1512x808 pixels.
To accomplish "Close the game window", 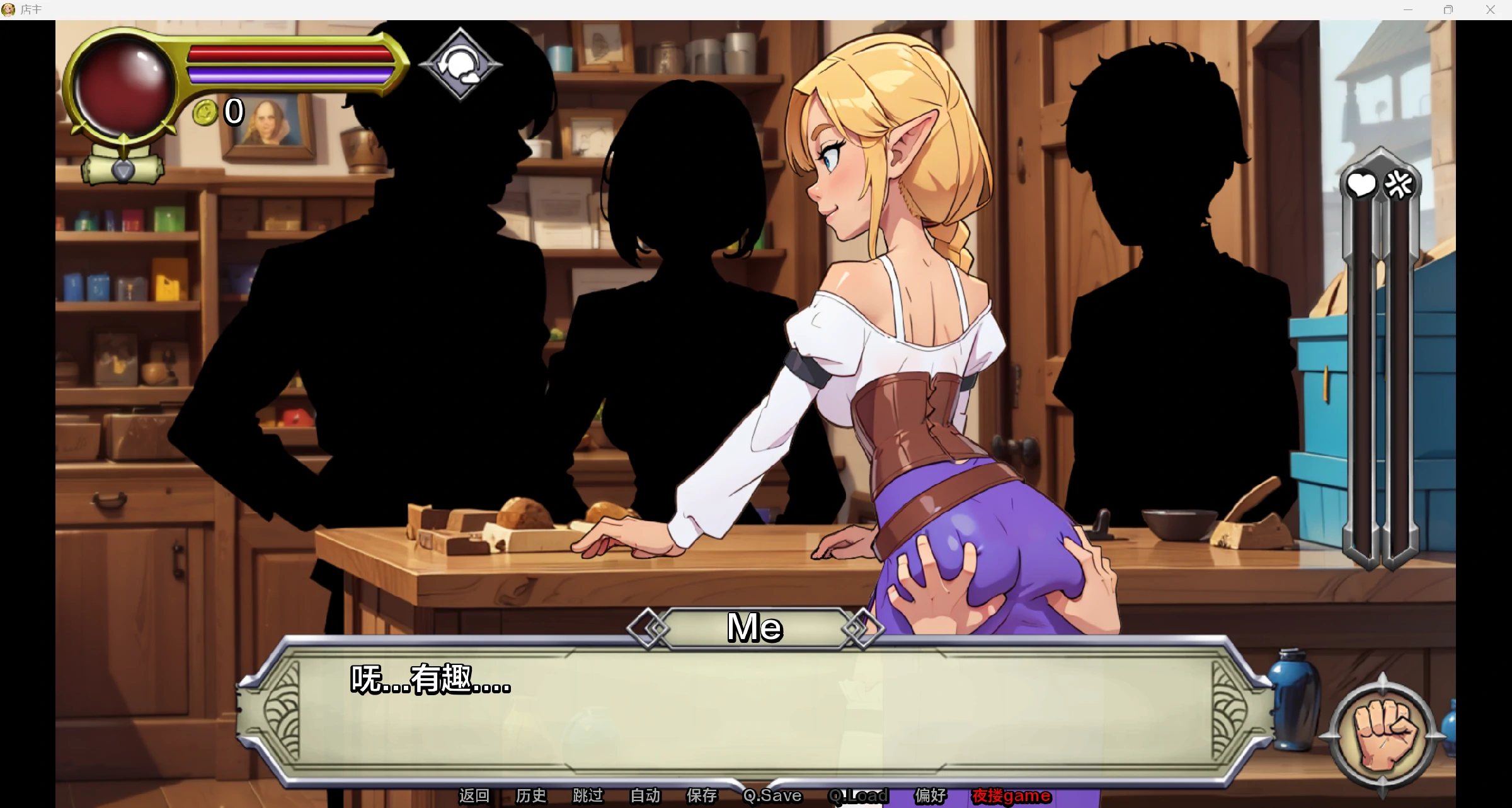I will (1490, 9).
